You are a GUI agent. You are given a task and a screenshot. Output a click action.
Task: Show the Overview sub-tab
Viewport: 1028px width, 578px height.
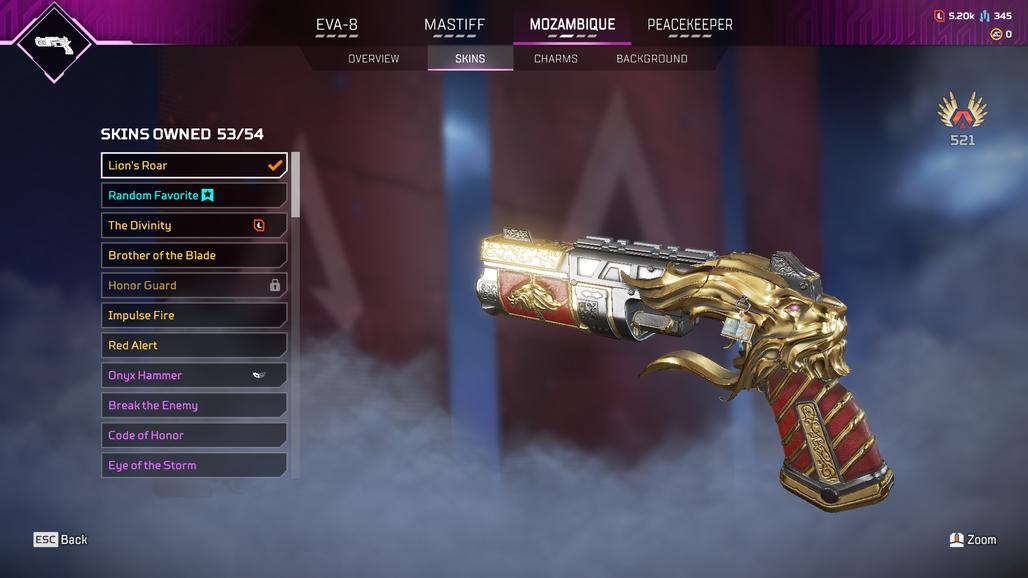click(373, 59)
